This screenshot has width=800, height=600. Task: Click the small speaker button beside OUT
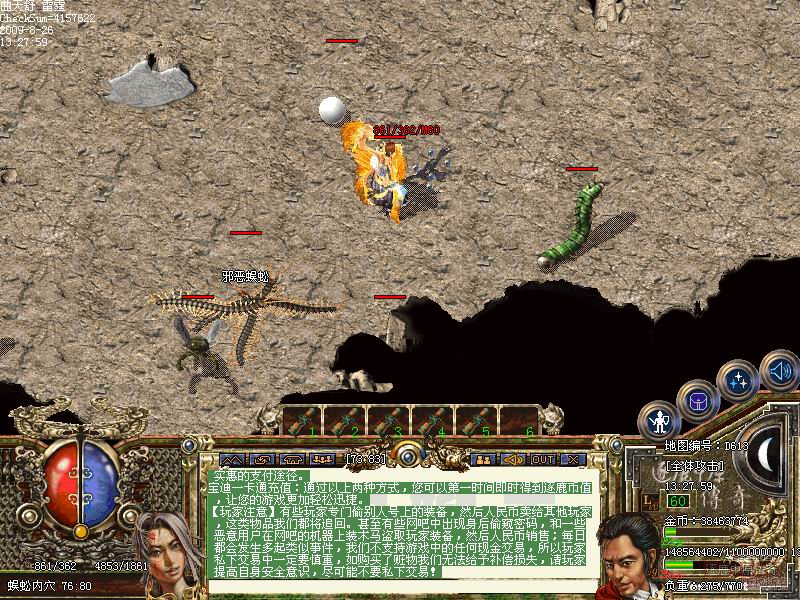coord(513,459)
